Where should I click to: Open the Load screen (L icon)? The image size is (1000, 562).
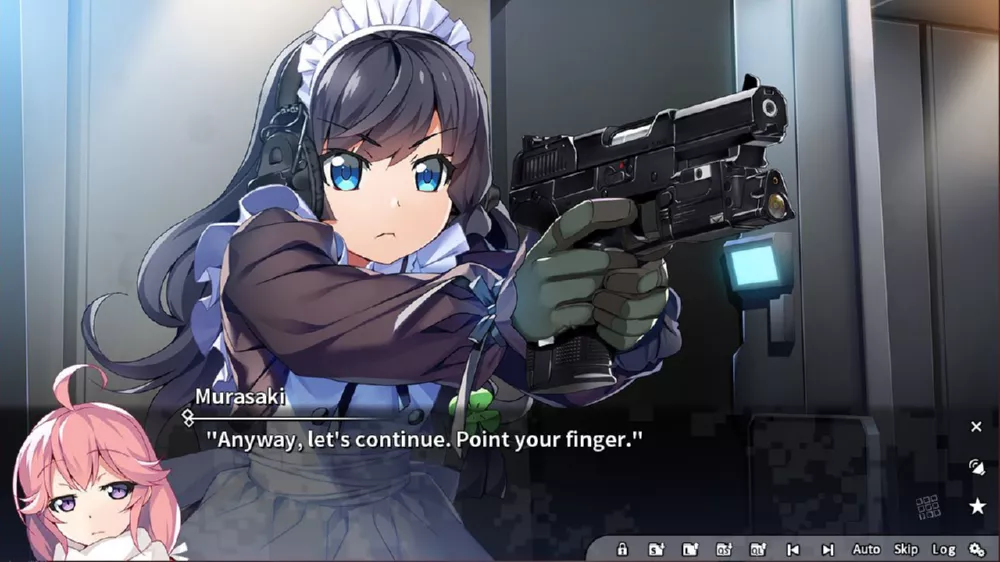(690, 549)
